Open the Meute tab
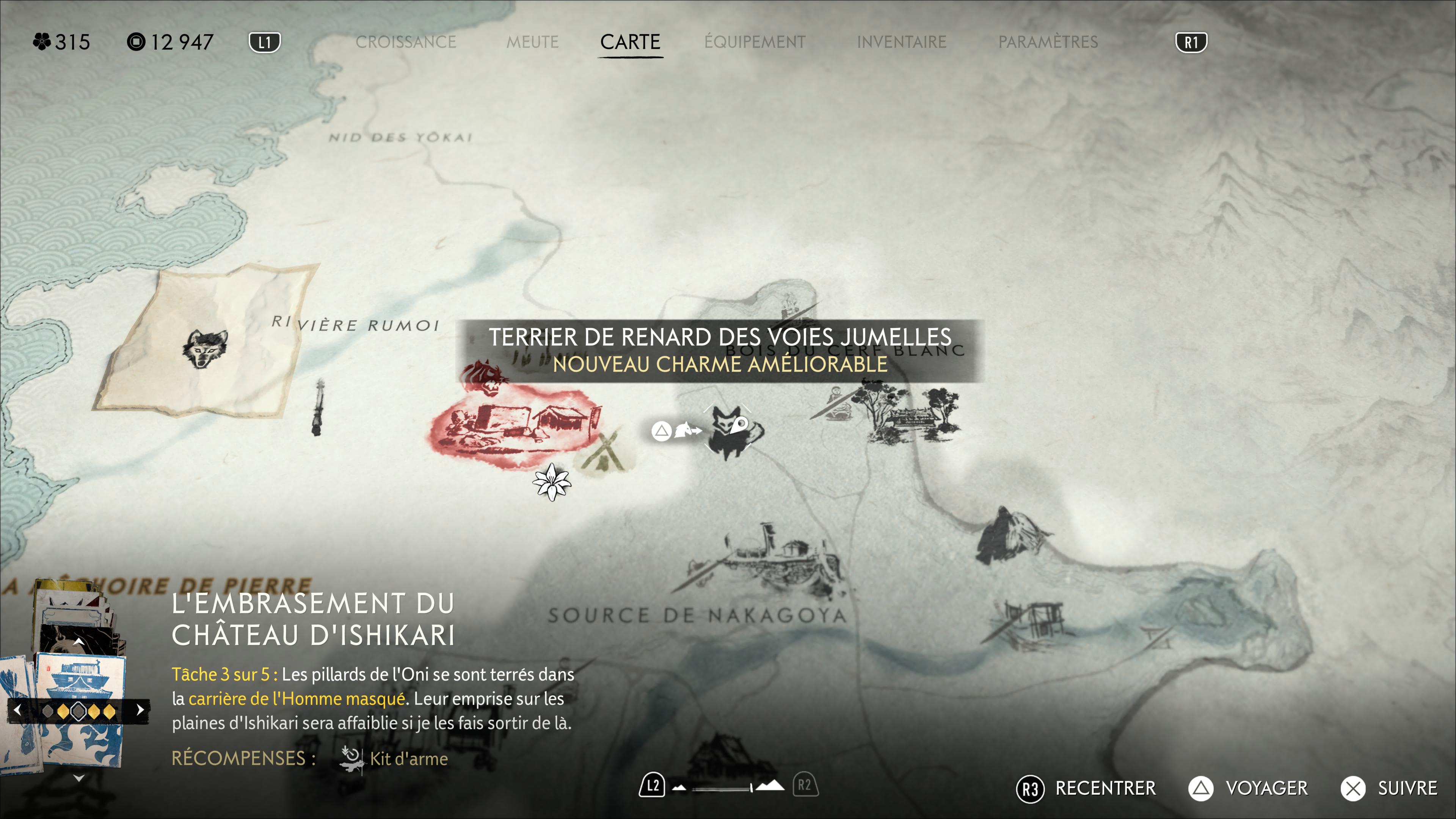1456x819 pixels. tap(532, 42)
